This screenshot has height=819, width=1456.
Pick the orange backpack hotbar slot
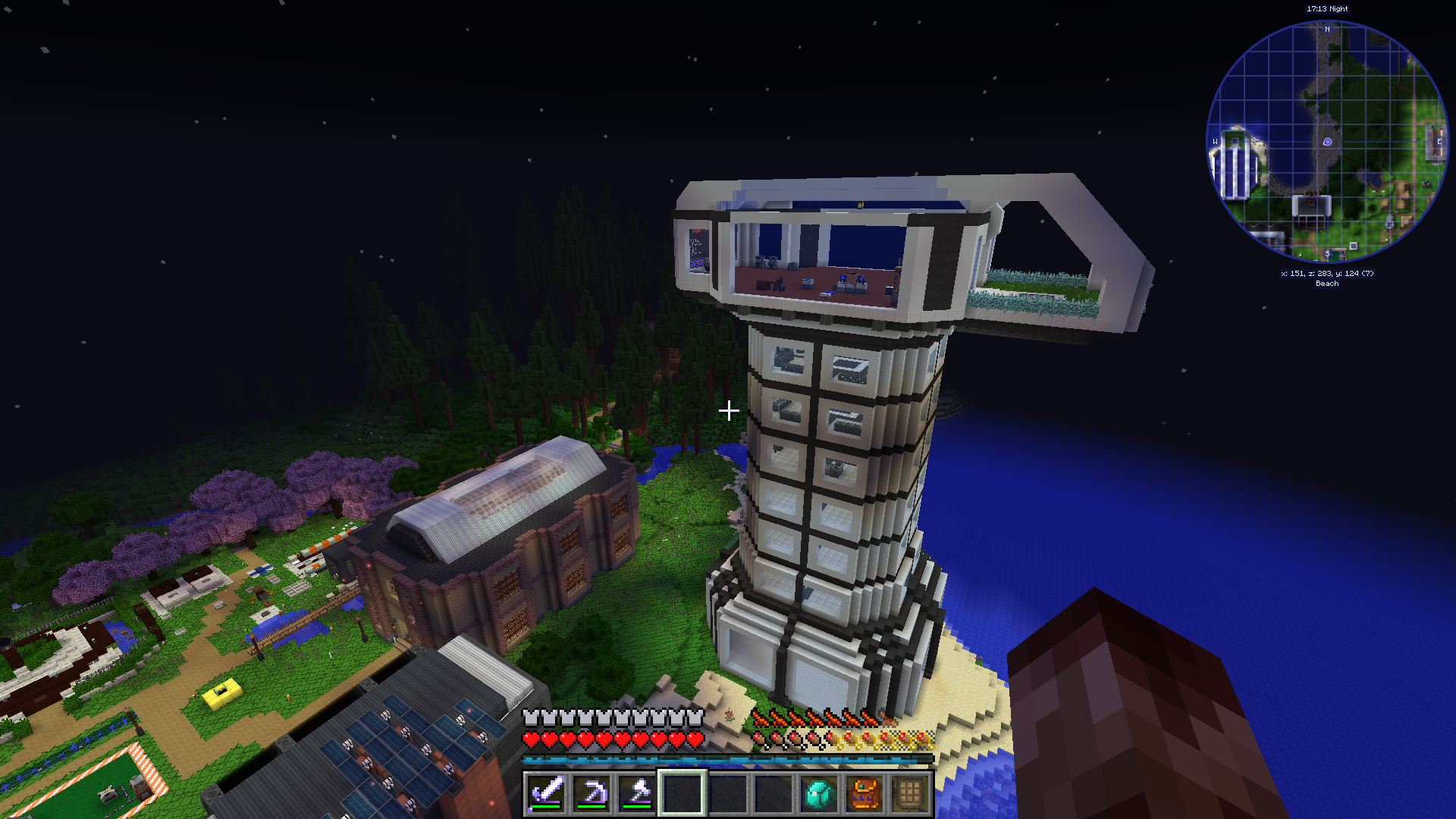point(864,793)
